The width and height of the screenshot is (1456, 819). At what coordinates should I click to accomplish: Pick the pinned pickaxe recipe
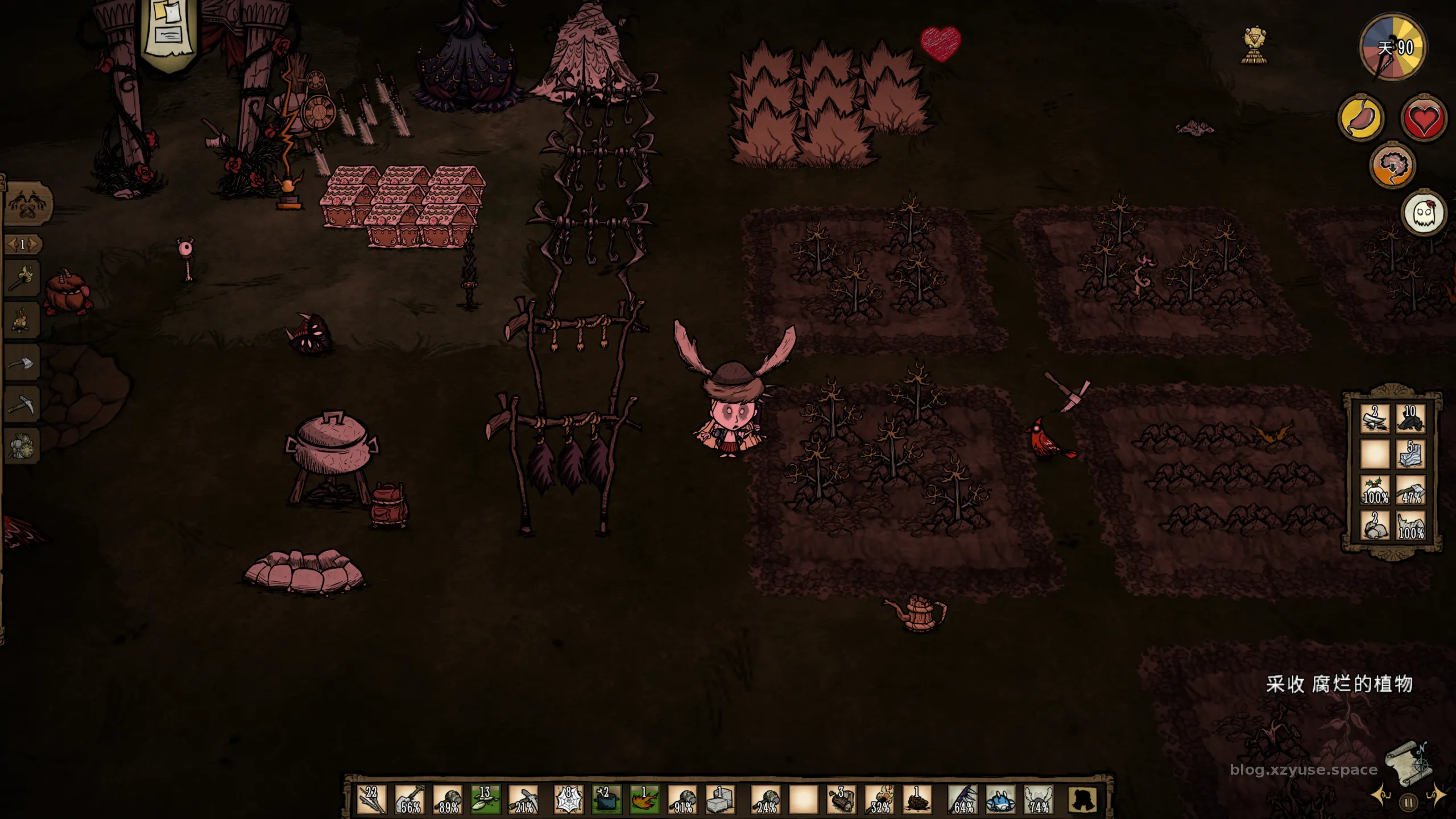(22, 404)
